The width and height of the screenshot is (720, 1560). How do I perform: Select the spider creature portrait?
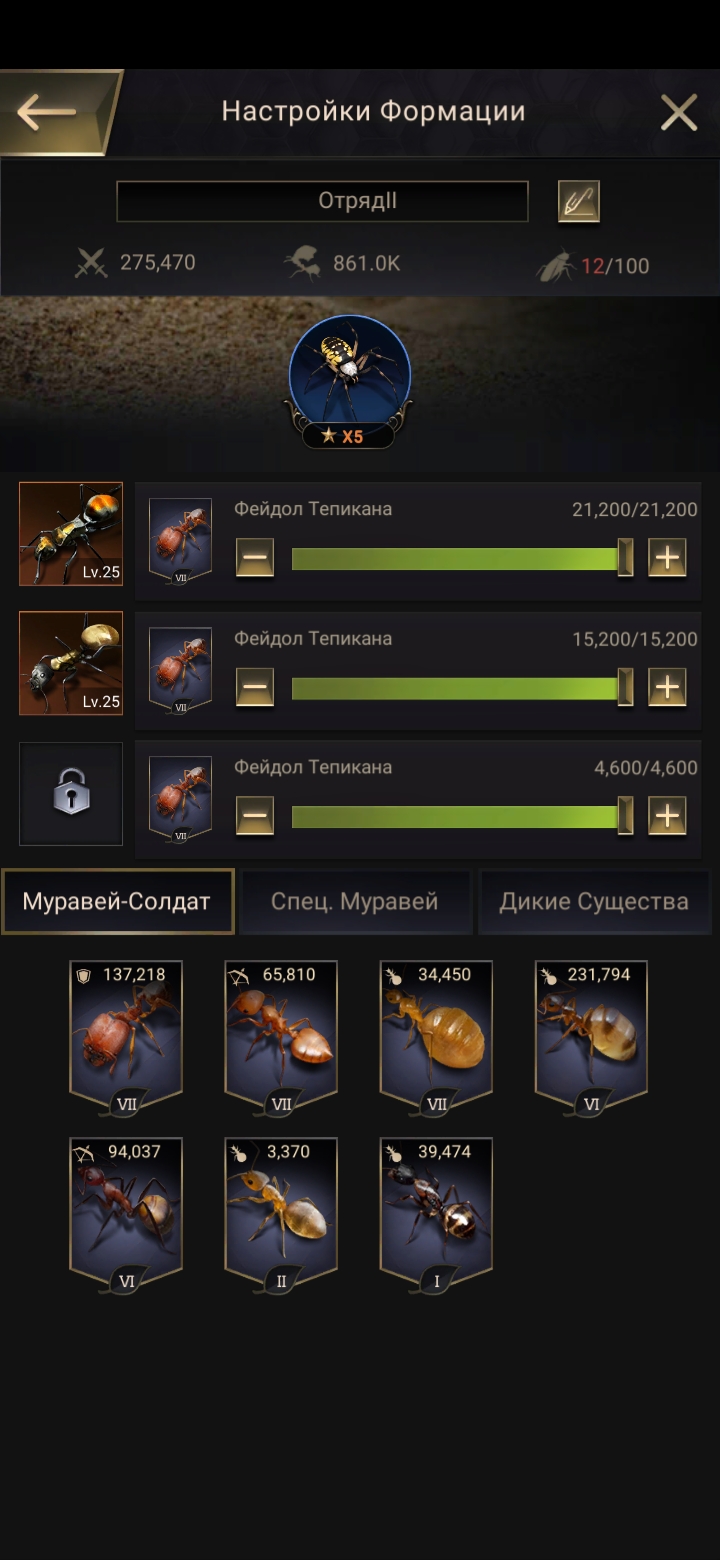[x=349, y=372]
